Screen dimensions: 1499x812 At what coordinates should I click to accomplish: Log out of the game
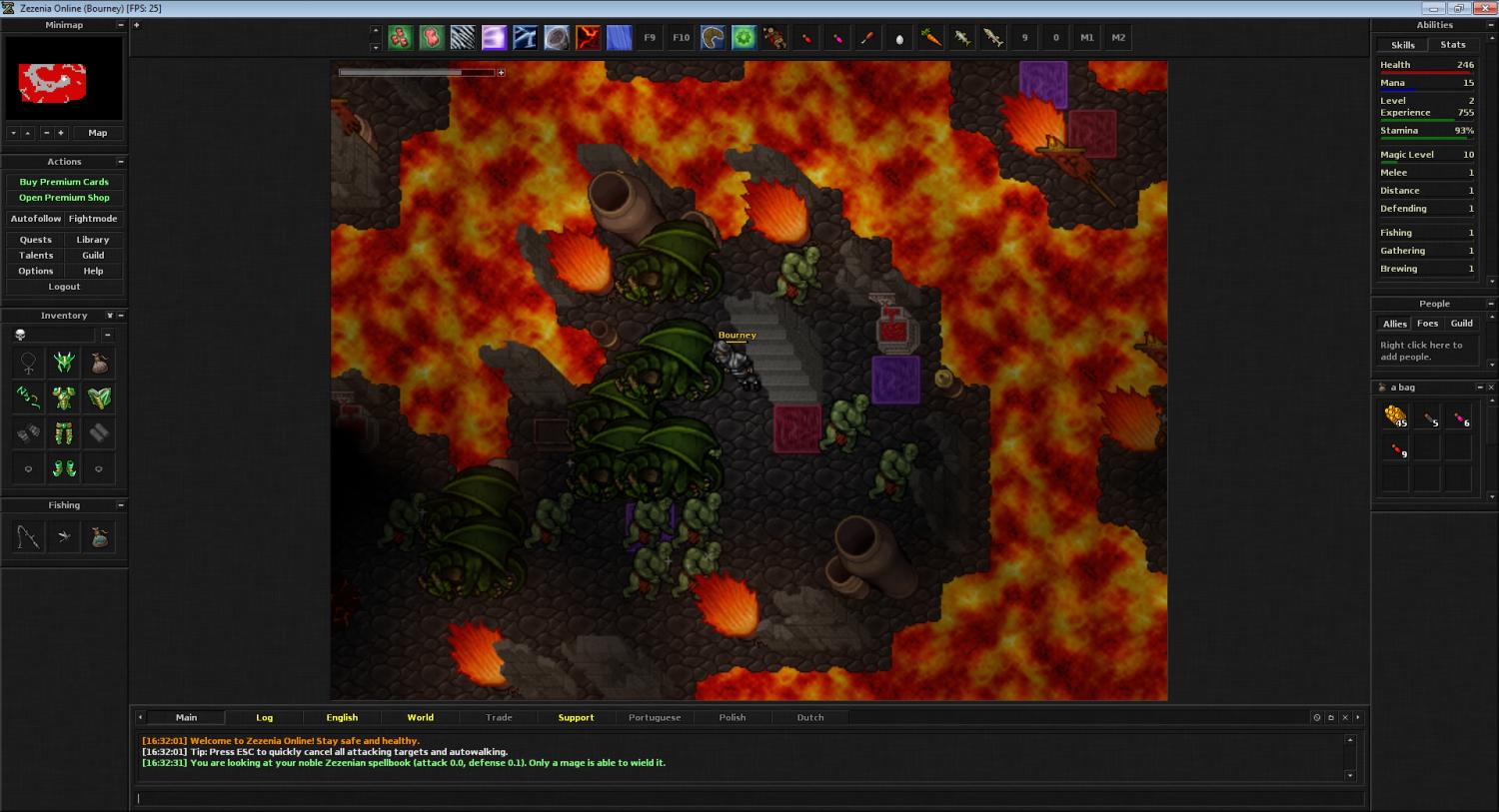click(x=64, y=287)
